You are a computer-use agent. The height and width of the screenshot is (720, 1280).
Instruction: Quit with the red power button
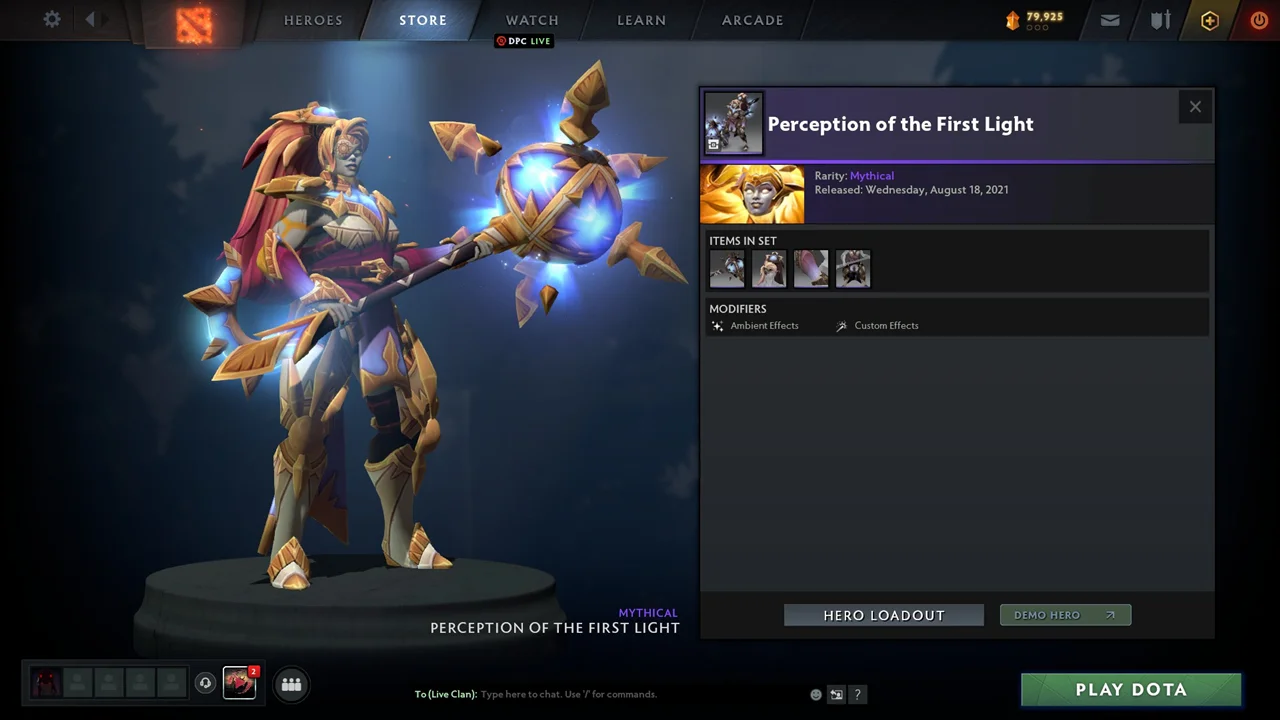[x=1259, y=20]
